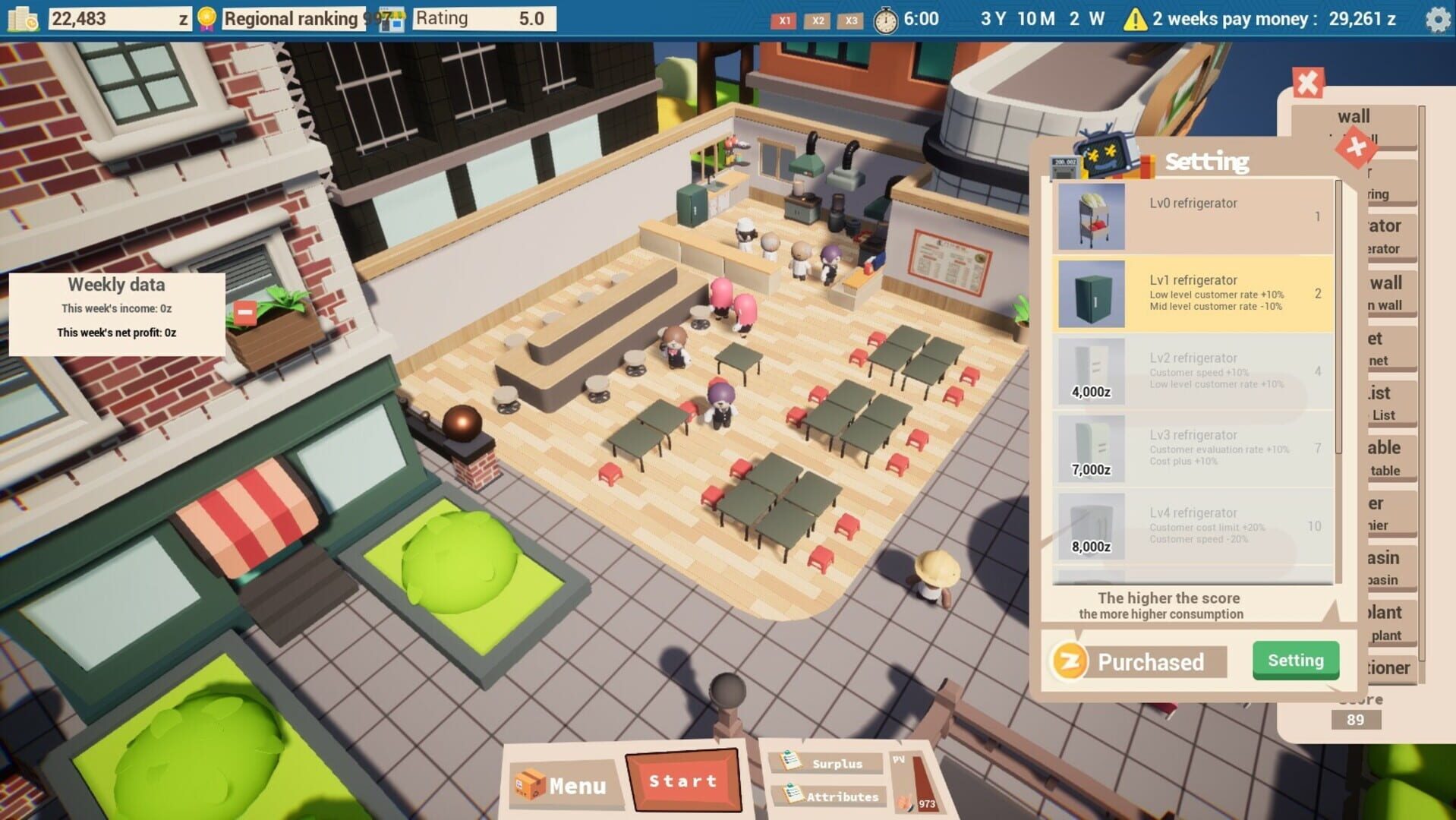Enable X2 game speed
Viewport: 1456px width, 820px height.
(x=818, y=21)
